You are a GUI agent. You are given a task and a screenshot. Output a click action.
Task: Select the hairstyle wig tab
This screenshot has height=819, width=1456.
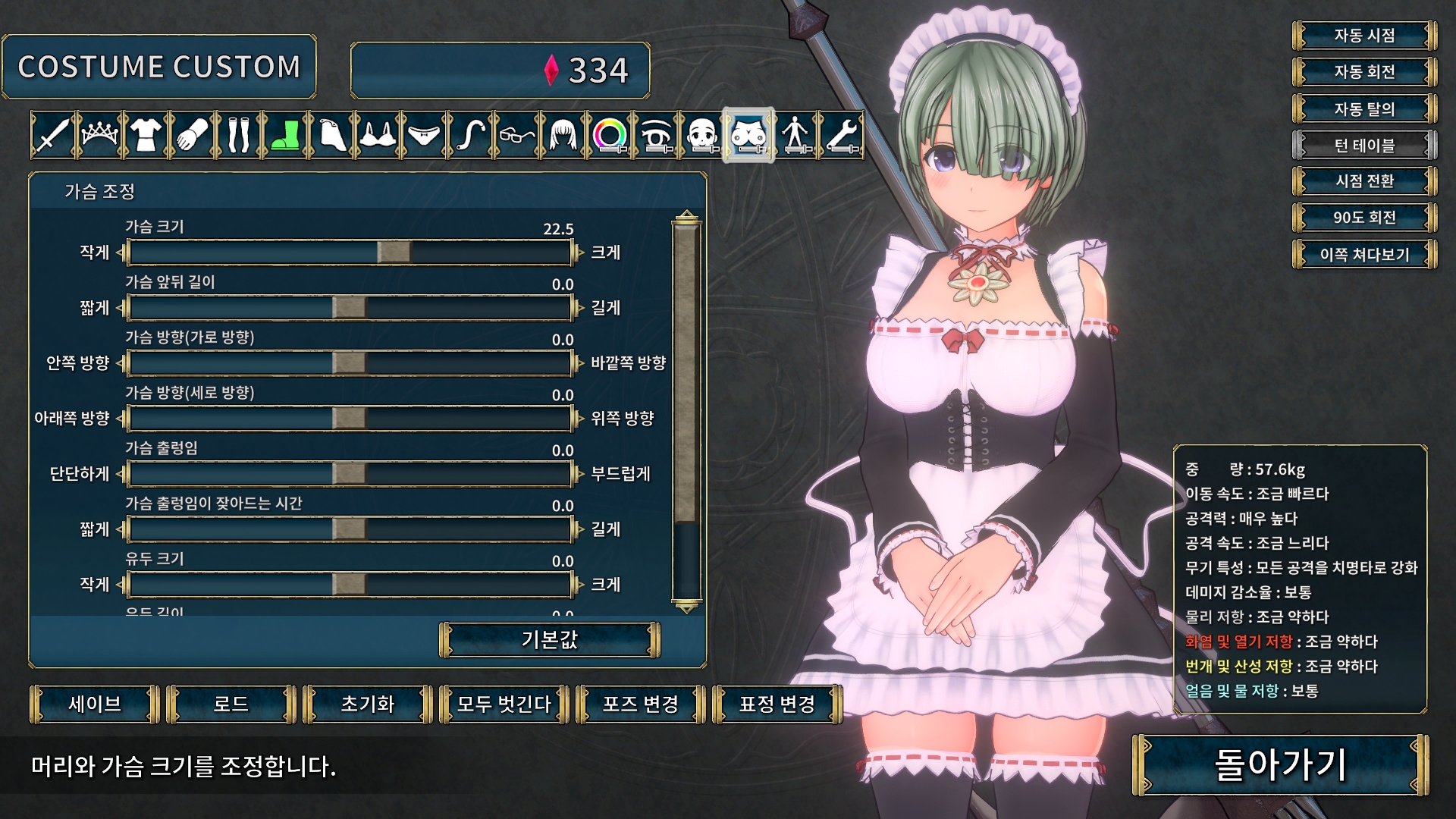563,136
